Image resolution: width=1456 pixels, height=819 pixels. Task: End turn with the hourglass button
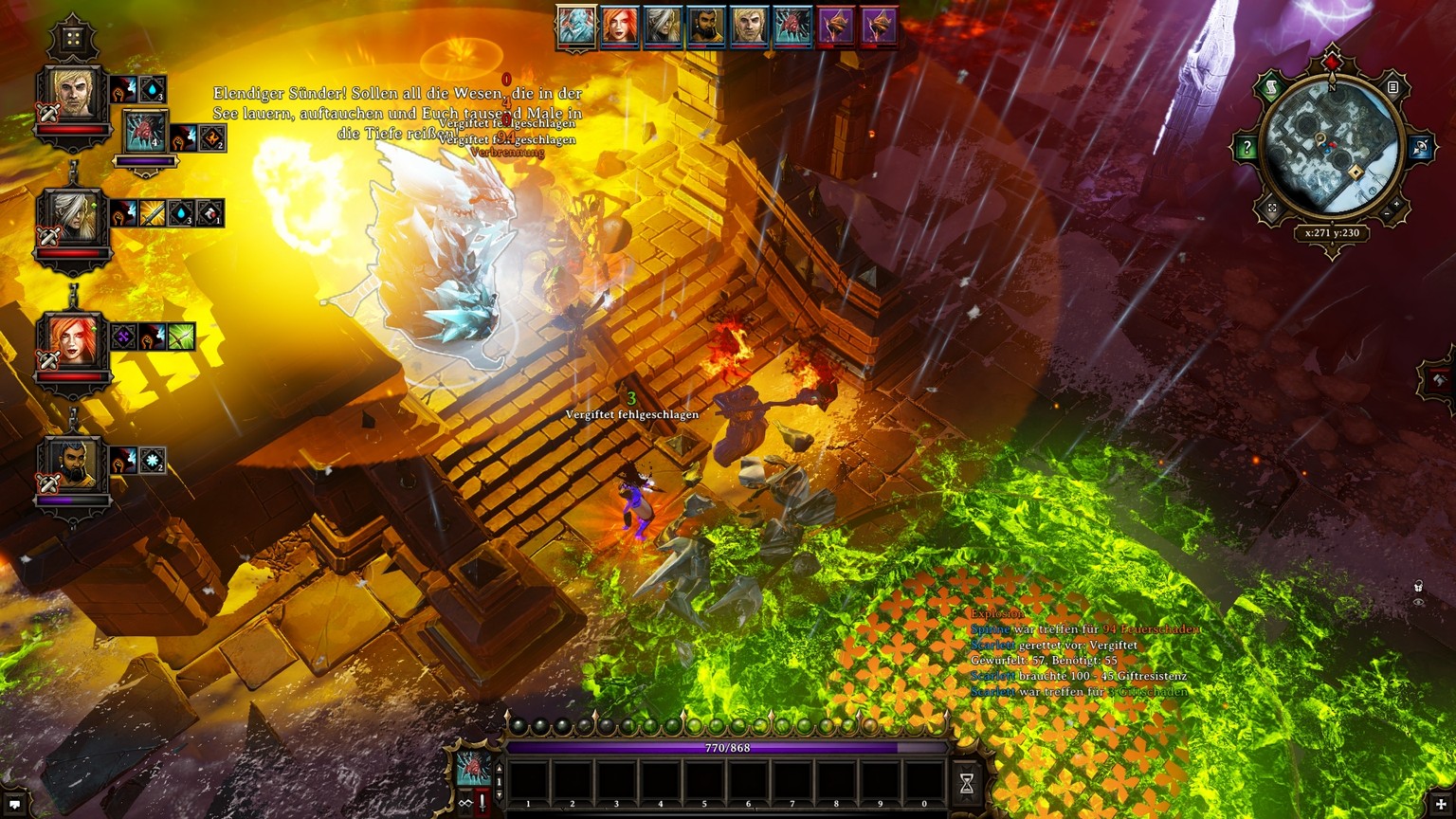(967, 783)
